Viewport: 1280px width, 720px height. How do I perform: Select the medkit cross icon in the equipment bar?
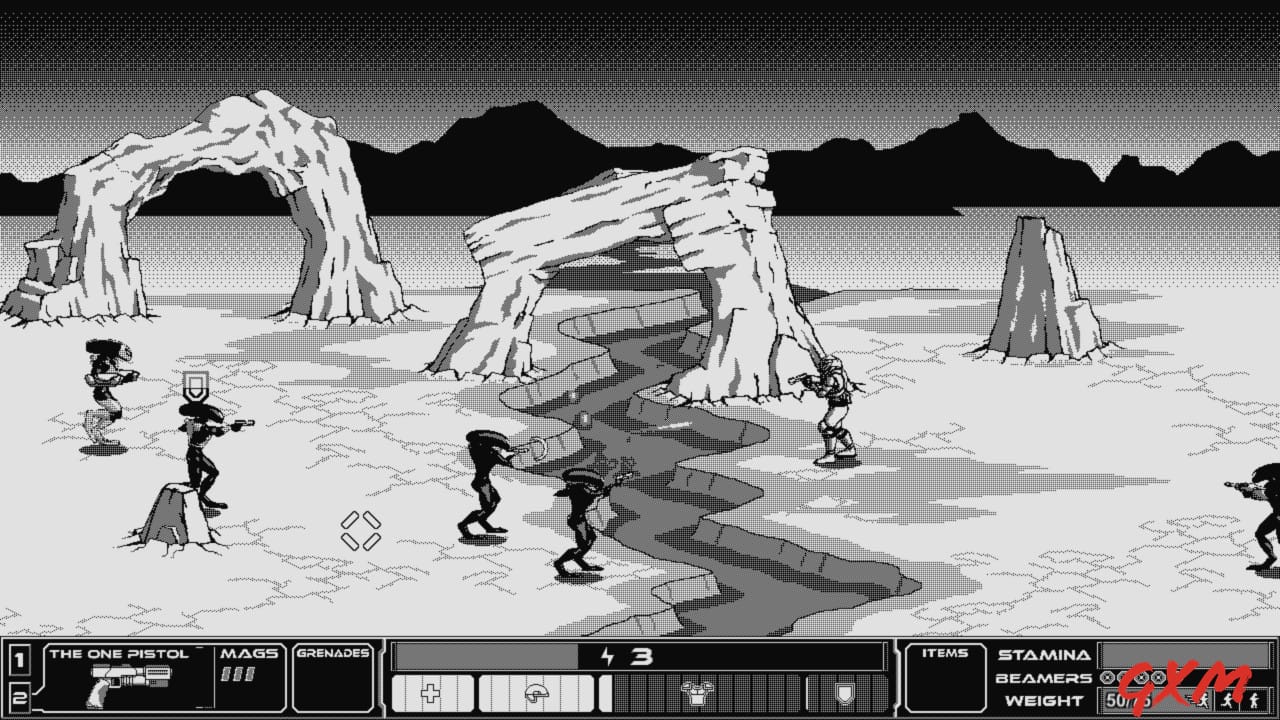pos(429,692)
